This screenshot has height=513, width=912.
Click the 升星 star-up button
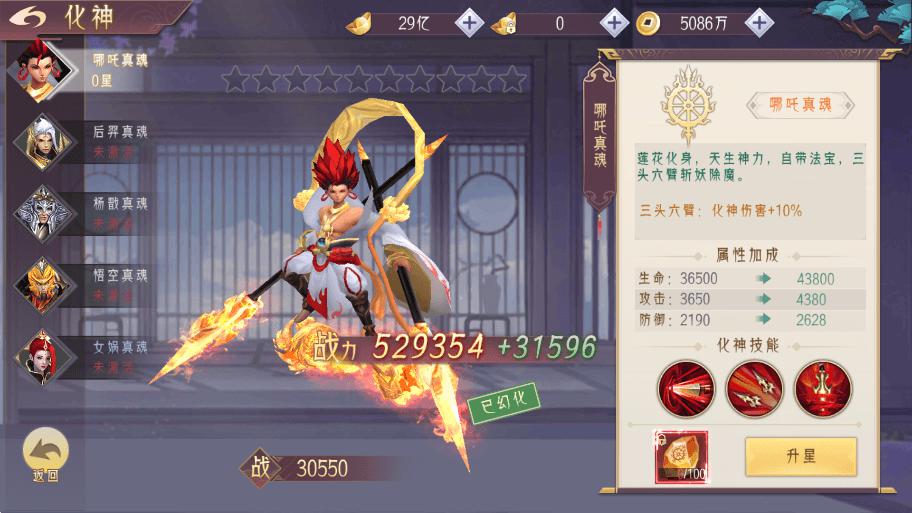tap(801, 456)
